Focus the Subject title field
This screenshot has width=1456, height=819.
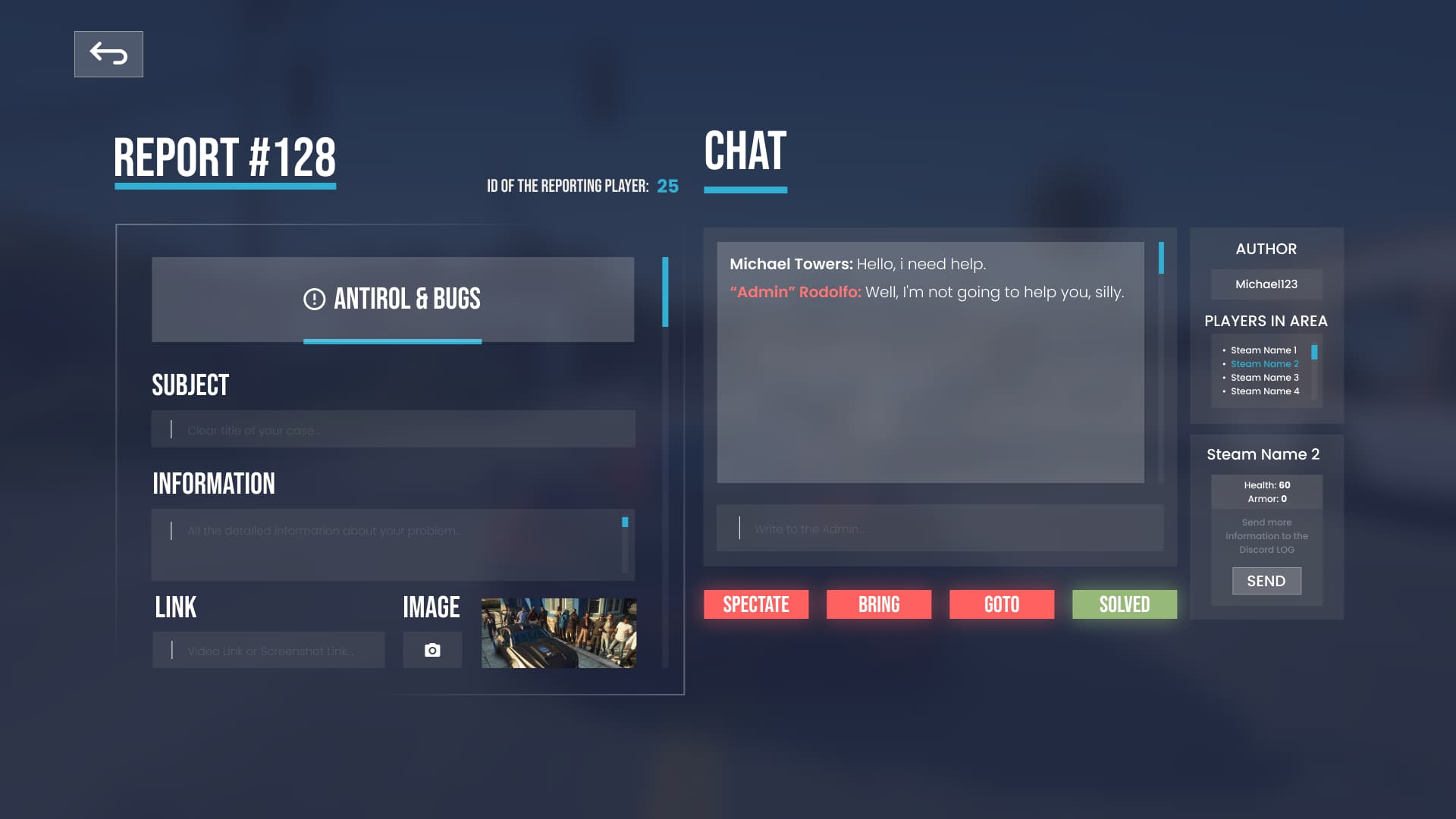(393, 429)
